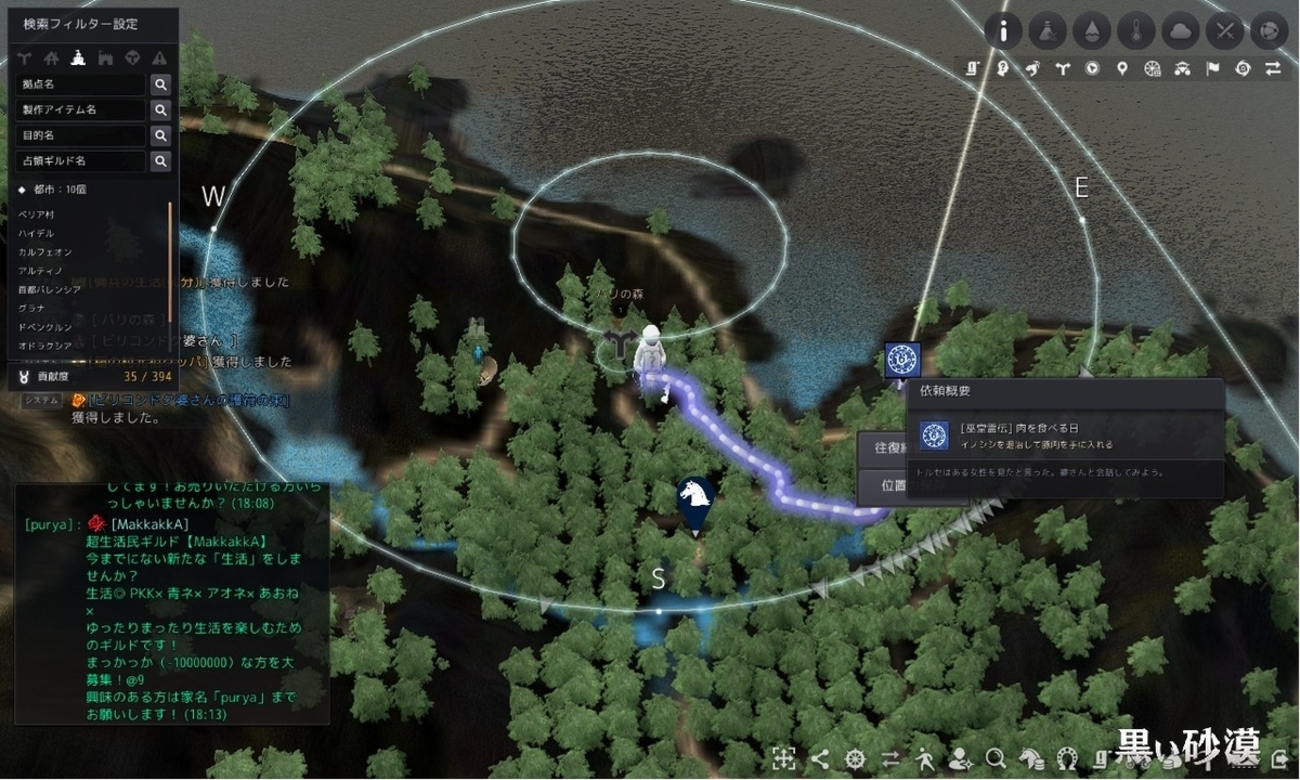Image resolution: width=1300 pixels, height=780 pixels.
Task: Show the cloud weather overlay
Action: click(1181, 31)
